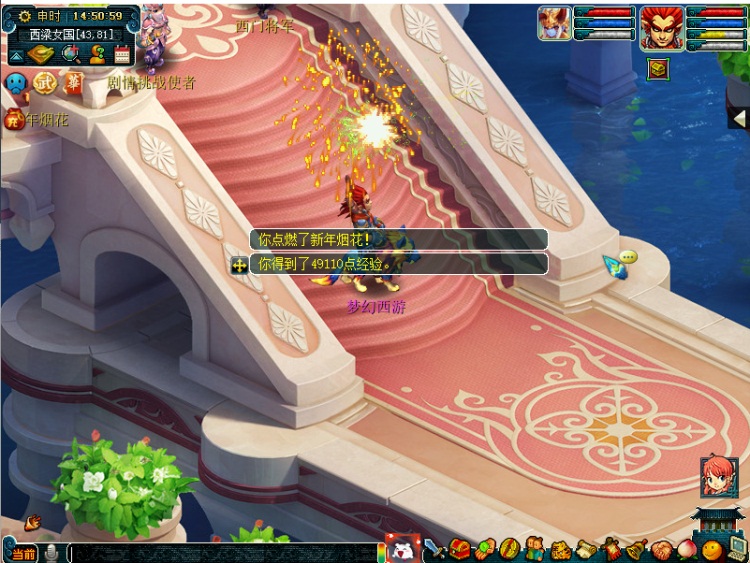Screen dimensions: 750x563
Task: Open the treasure chest inventory in the toolbar
Action: [x=459, y=548]
